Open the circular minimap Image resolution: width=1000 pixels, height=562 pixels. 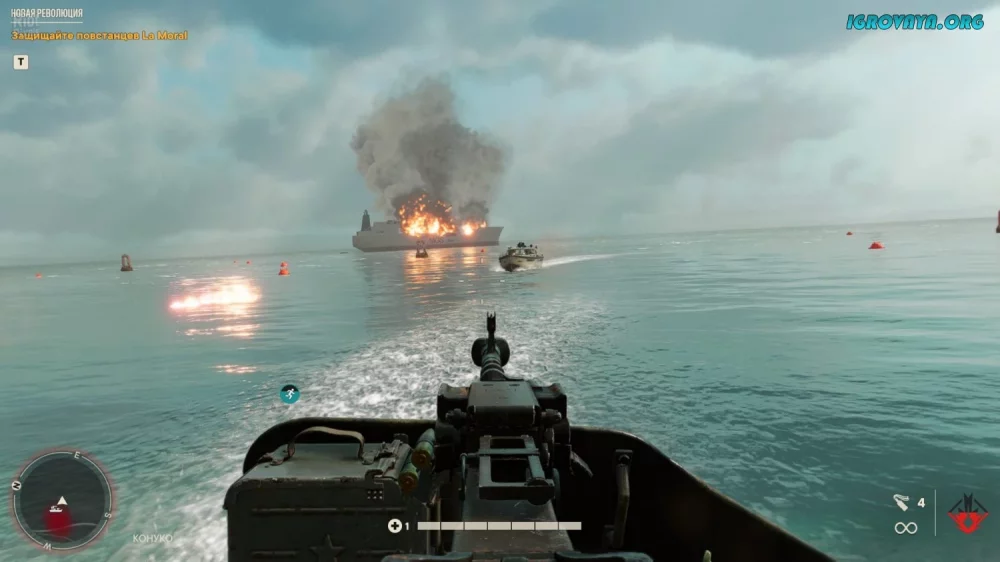point(62,500)
